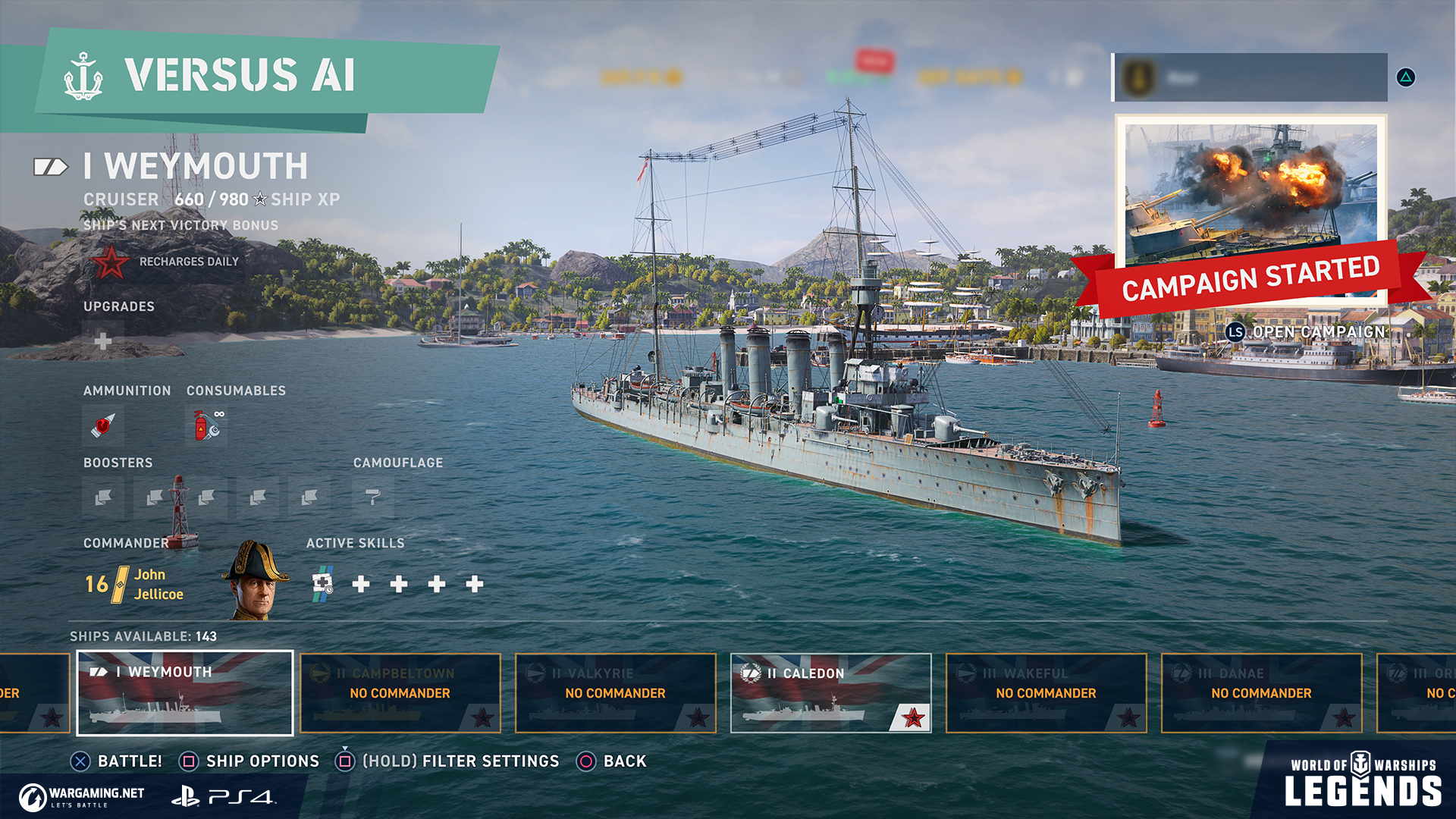Open Ship Options

[x=262, y=761]
